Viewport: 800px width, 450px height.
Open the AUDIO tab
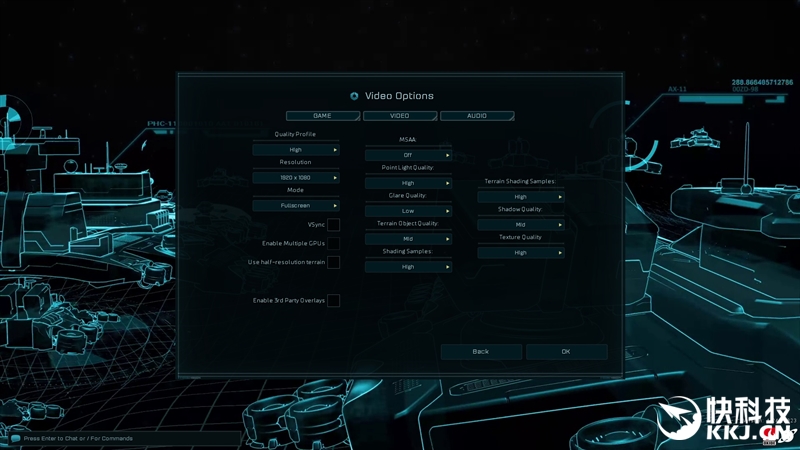tap(477, 116)
